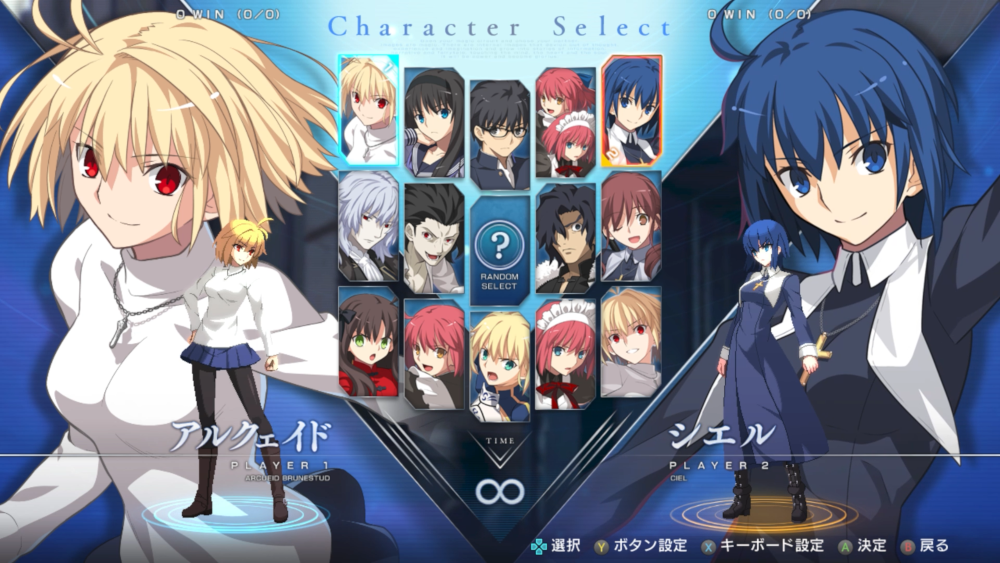Choose Ciel's blue-haired portrait tile
Viewport: 1000px width, 563px height.
[x=631, y=110]
